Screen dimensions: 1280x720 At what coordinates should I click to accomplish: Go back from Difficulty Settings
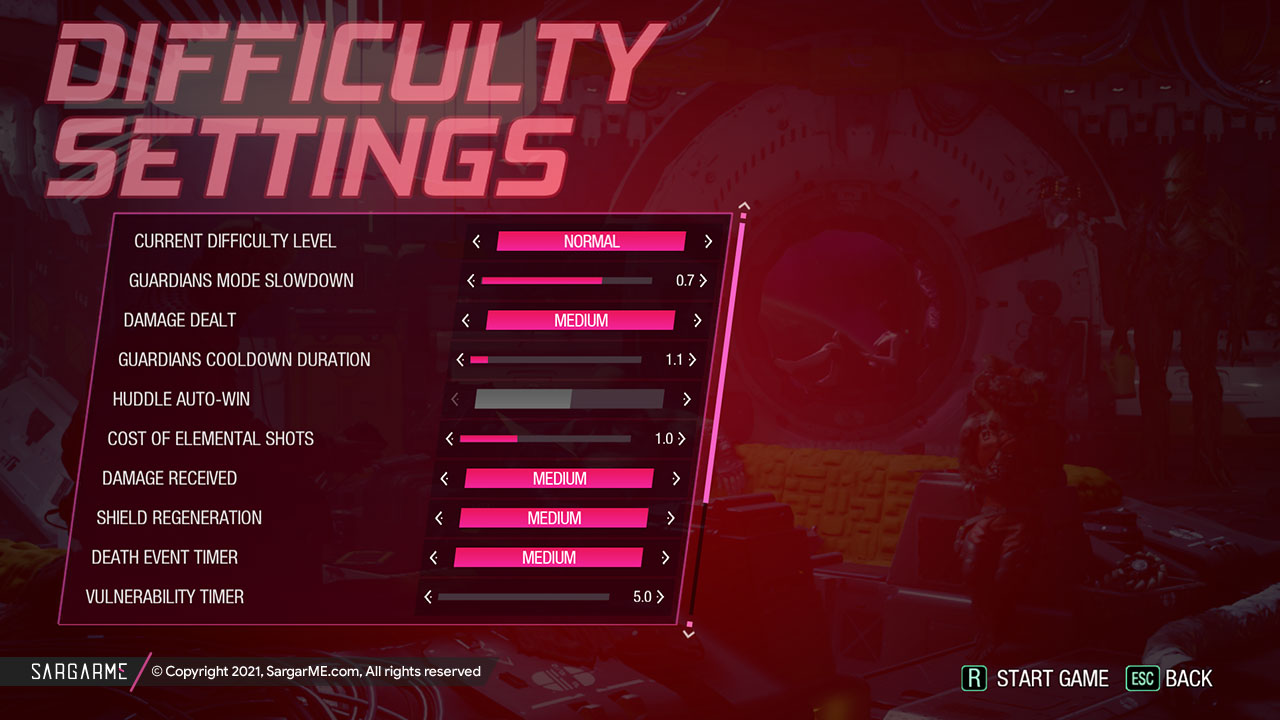[x=1169, y=678]
